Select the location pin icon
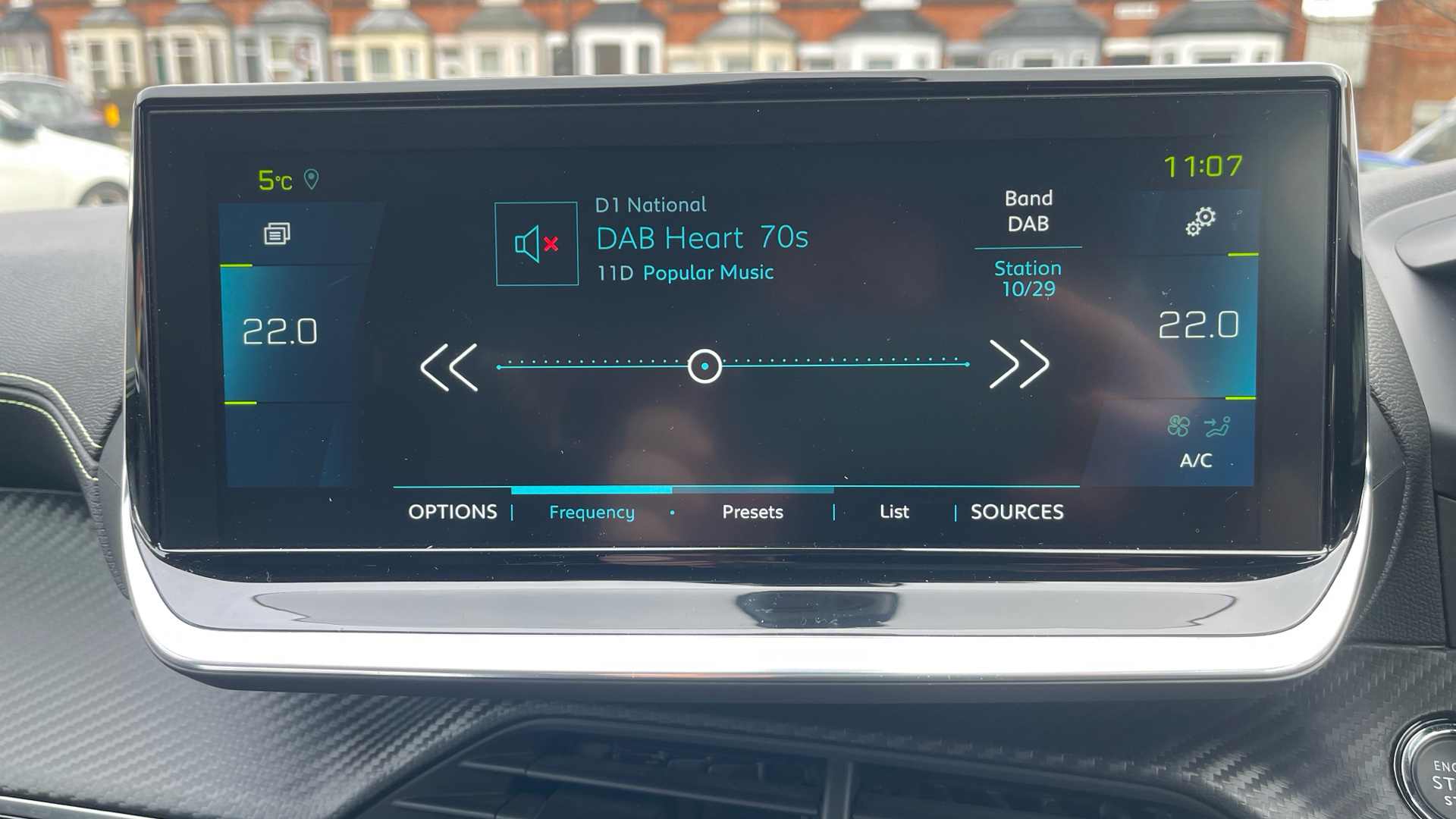 [312, 179]
